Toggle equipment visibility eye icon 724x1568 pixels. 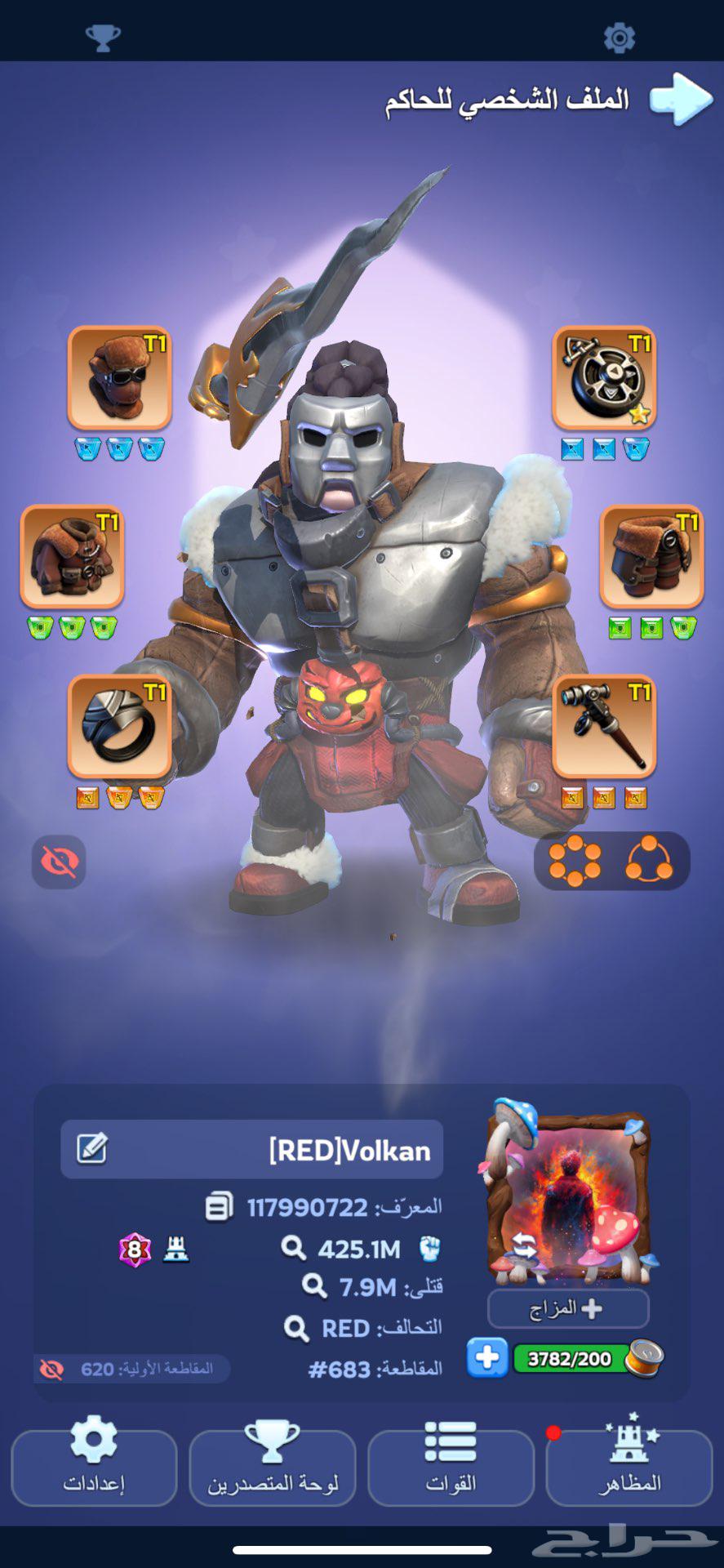point(59,862)
